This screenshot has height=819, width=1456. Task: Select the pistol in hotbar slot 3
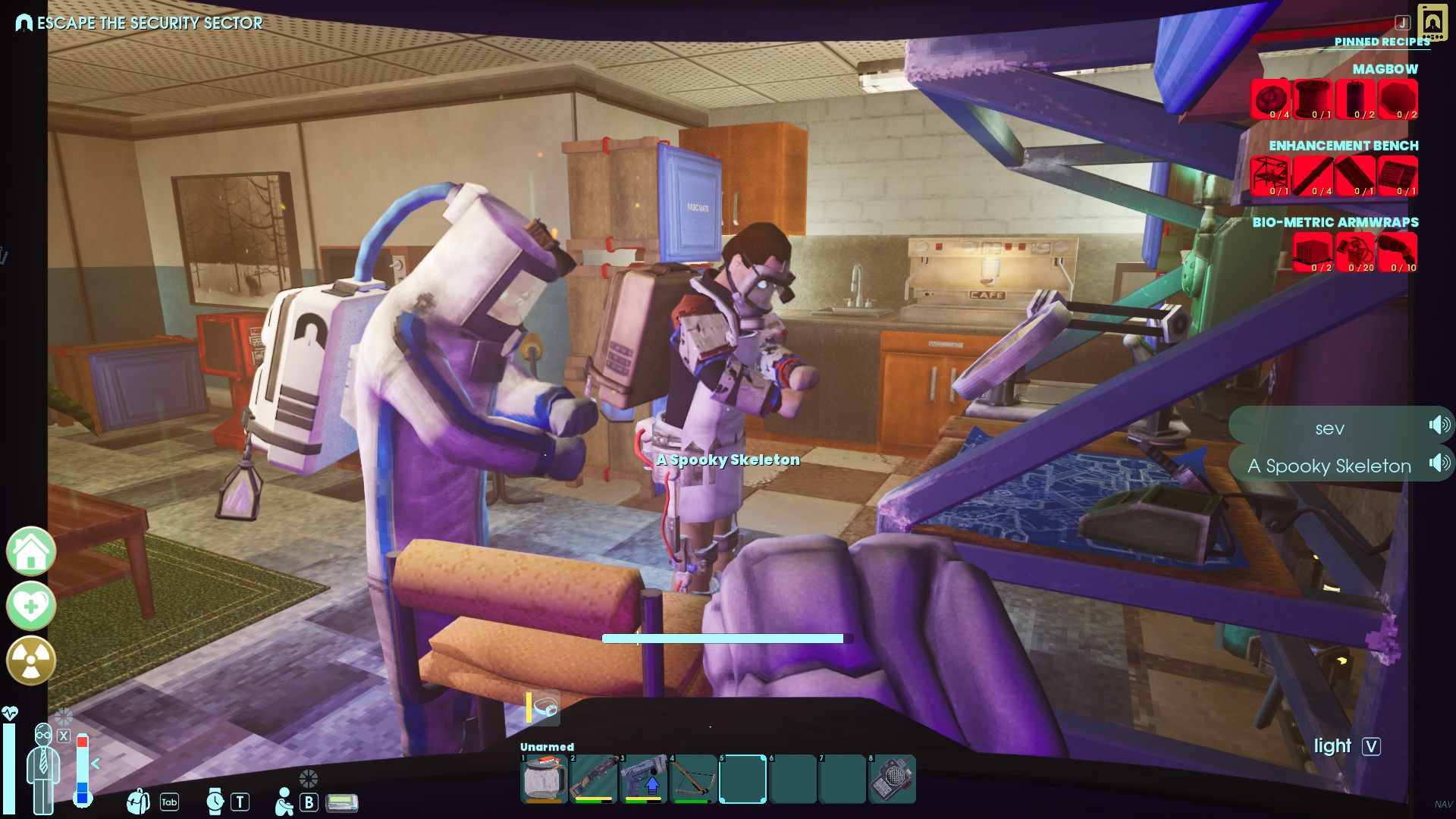coord(643,779)
